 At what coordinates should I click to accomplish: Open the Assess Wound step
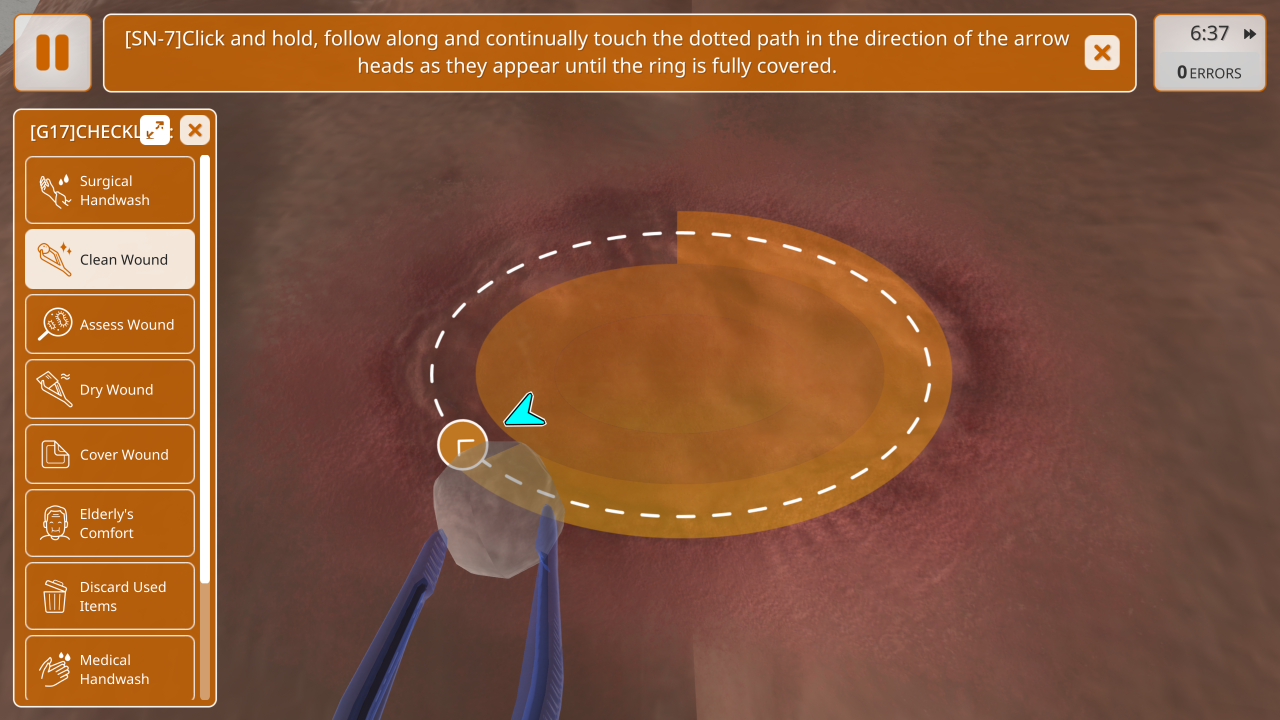110,324
